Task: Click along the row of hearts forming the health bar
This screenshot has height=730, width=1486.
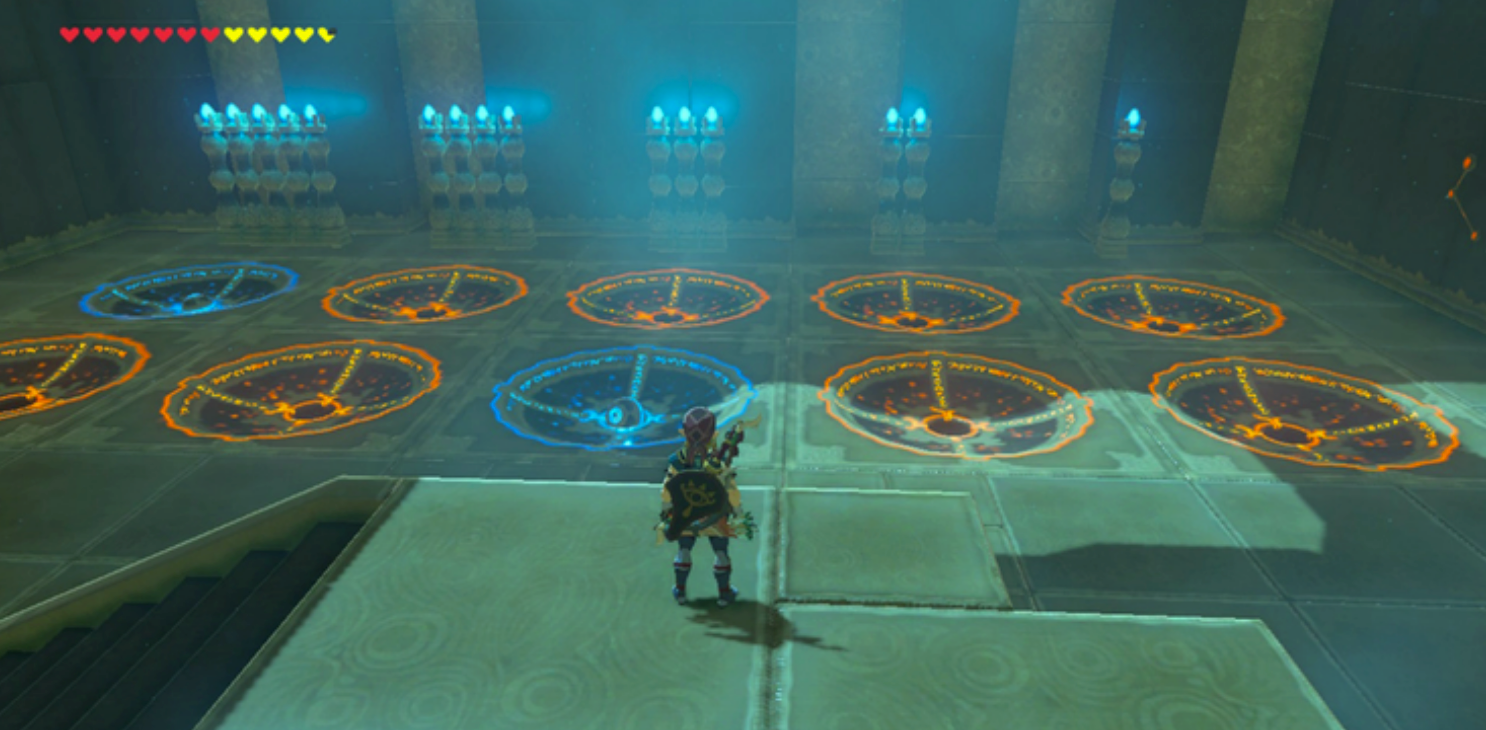Action: pyautogui.click(x=195, y=32)
